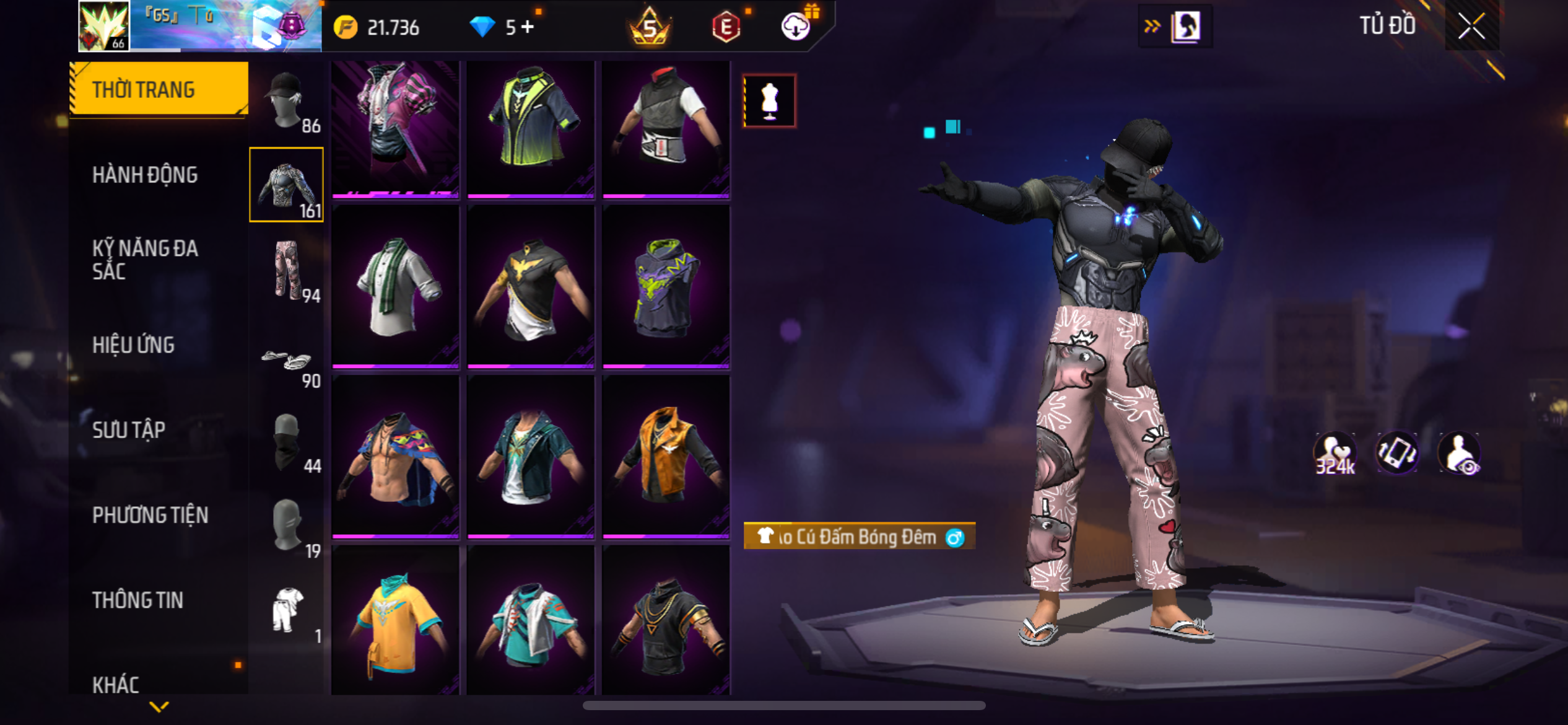Viewport: 1568px width, 725px height.
Task: Open the HÀNH ĐỘNG section
Action: coord(145,175)
